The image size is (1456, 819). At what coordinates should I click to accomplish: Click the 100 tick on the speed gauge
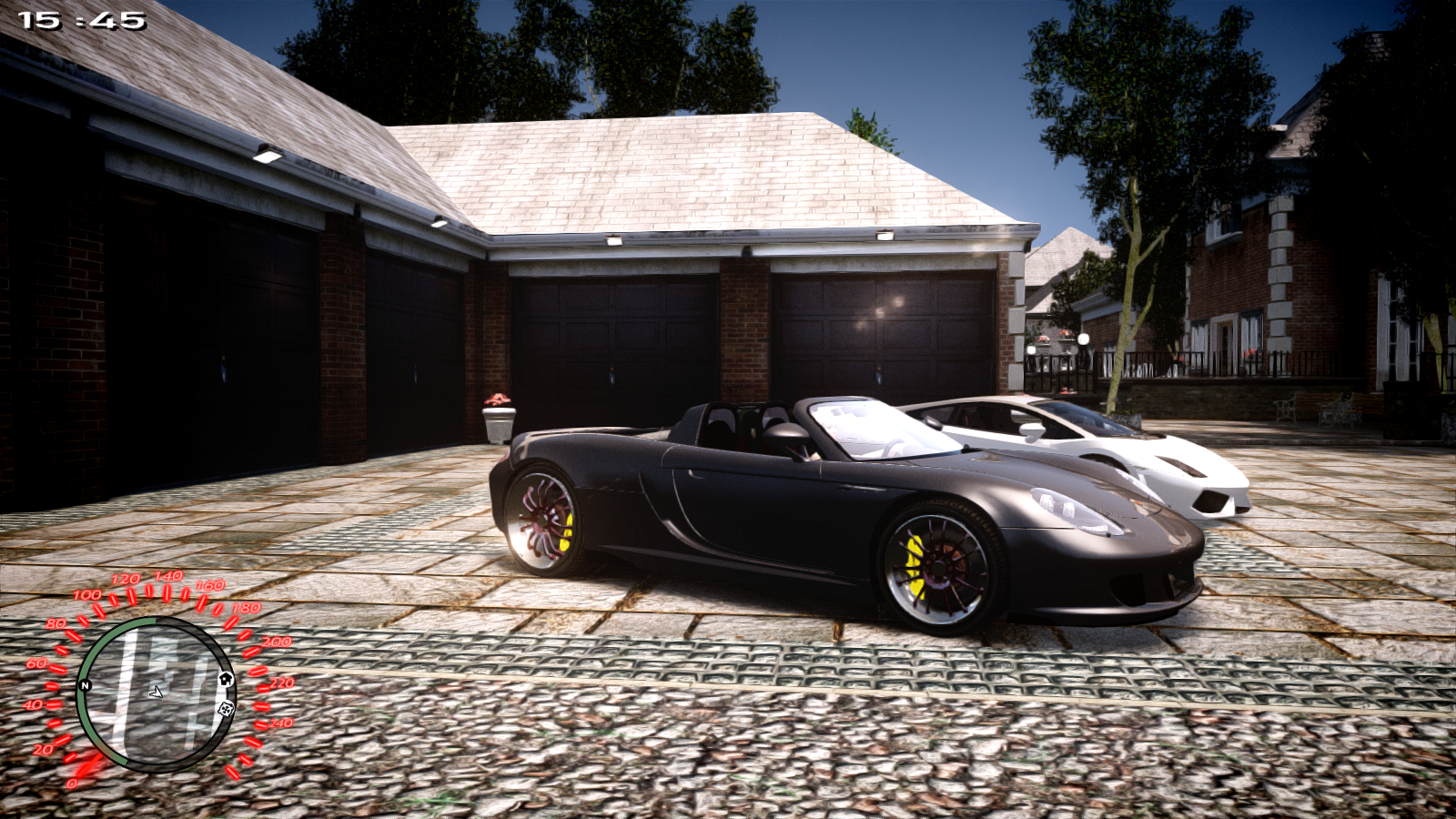[97, 607]
